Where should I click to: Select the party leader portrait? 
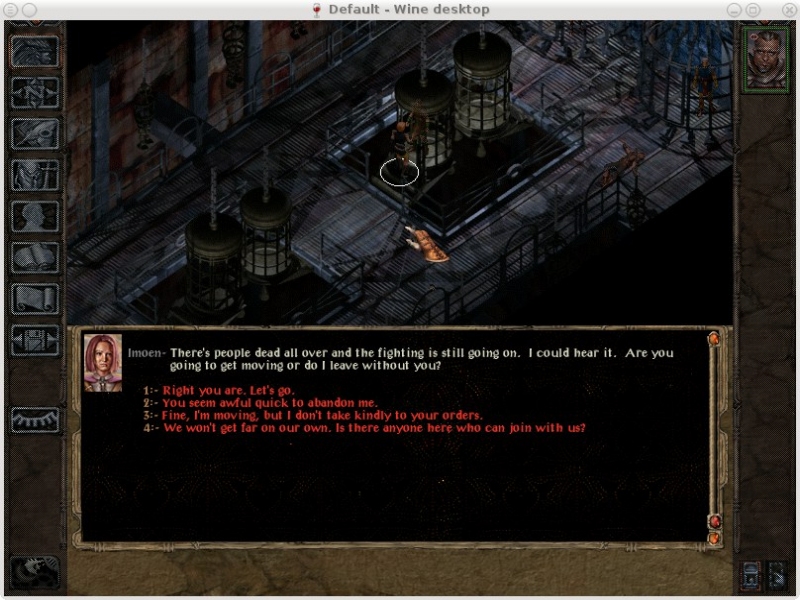point(768,59)
